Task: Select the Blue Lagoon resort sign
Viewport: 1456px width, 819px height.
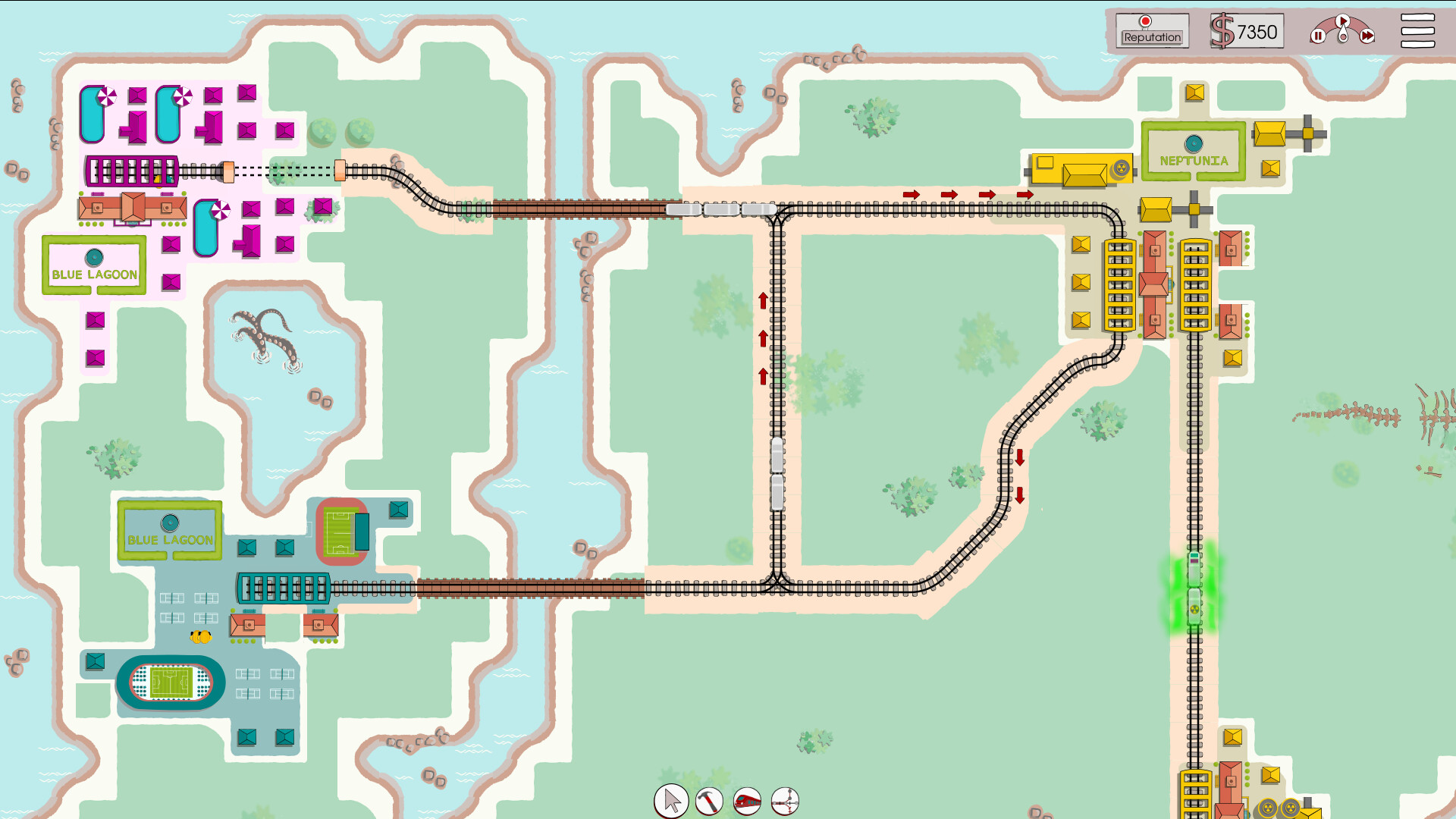Action: click(94, 265)
